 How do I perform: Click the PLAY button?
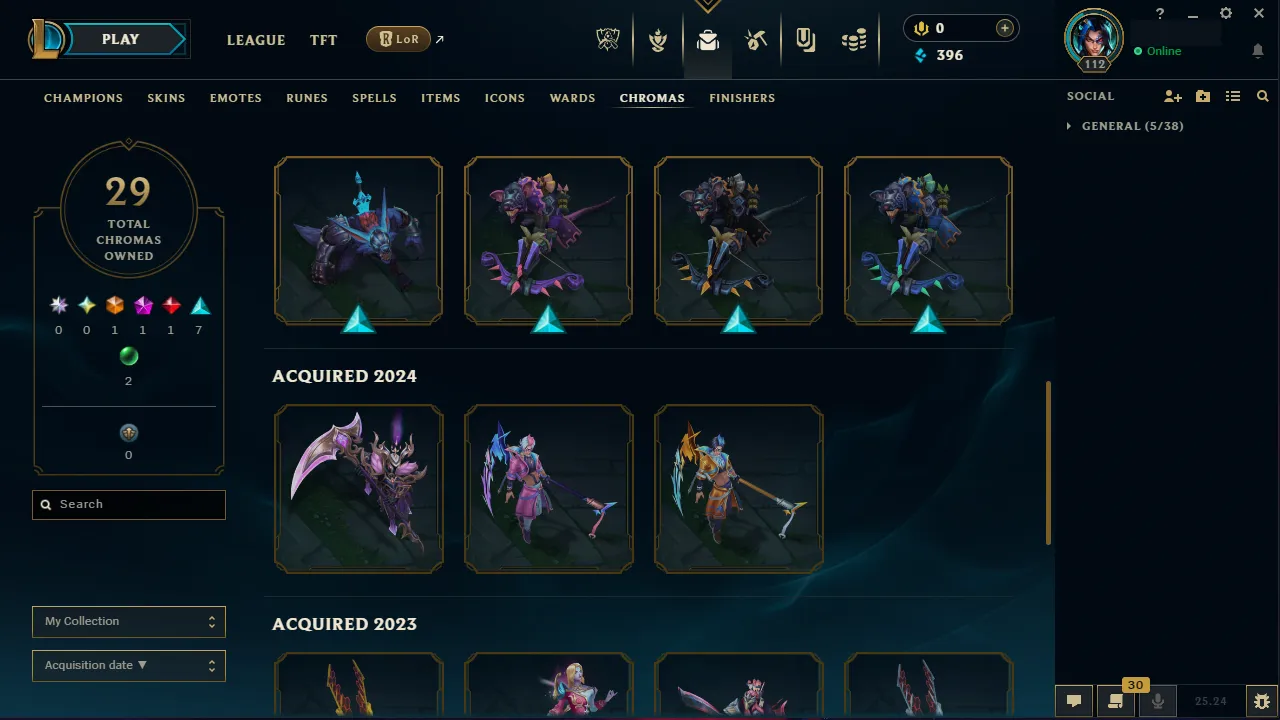pos(120,39)
